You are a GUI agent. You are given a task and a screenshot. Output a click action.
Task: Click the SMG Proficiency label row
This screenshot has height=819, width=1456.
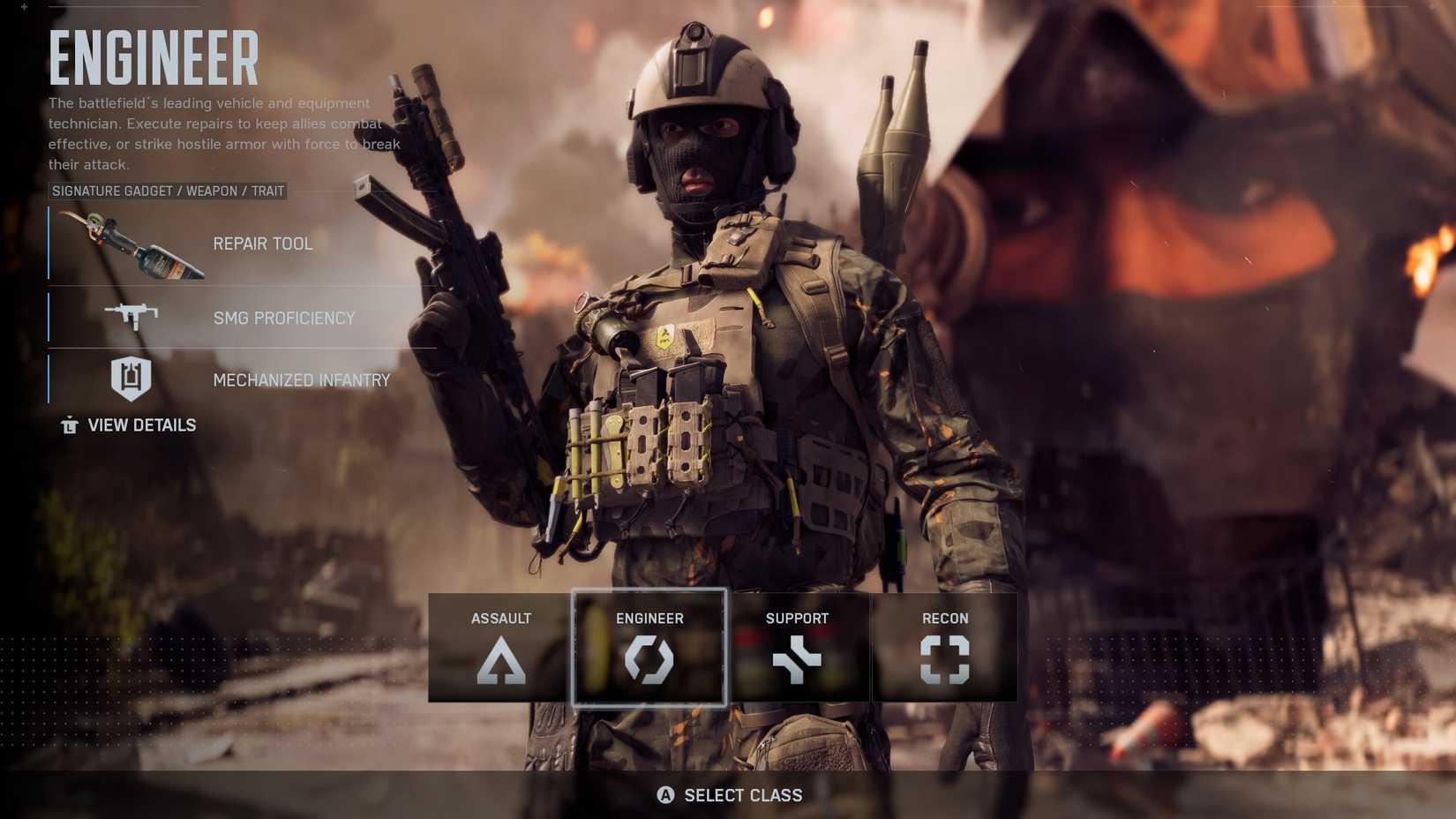click(284, 319)
